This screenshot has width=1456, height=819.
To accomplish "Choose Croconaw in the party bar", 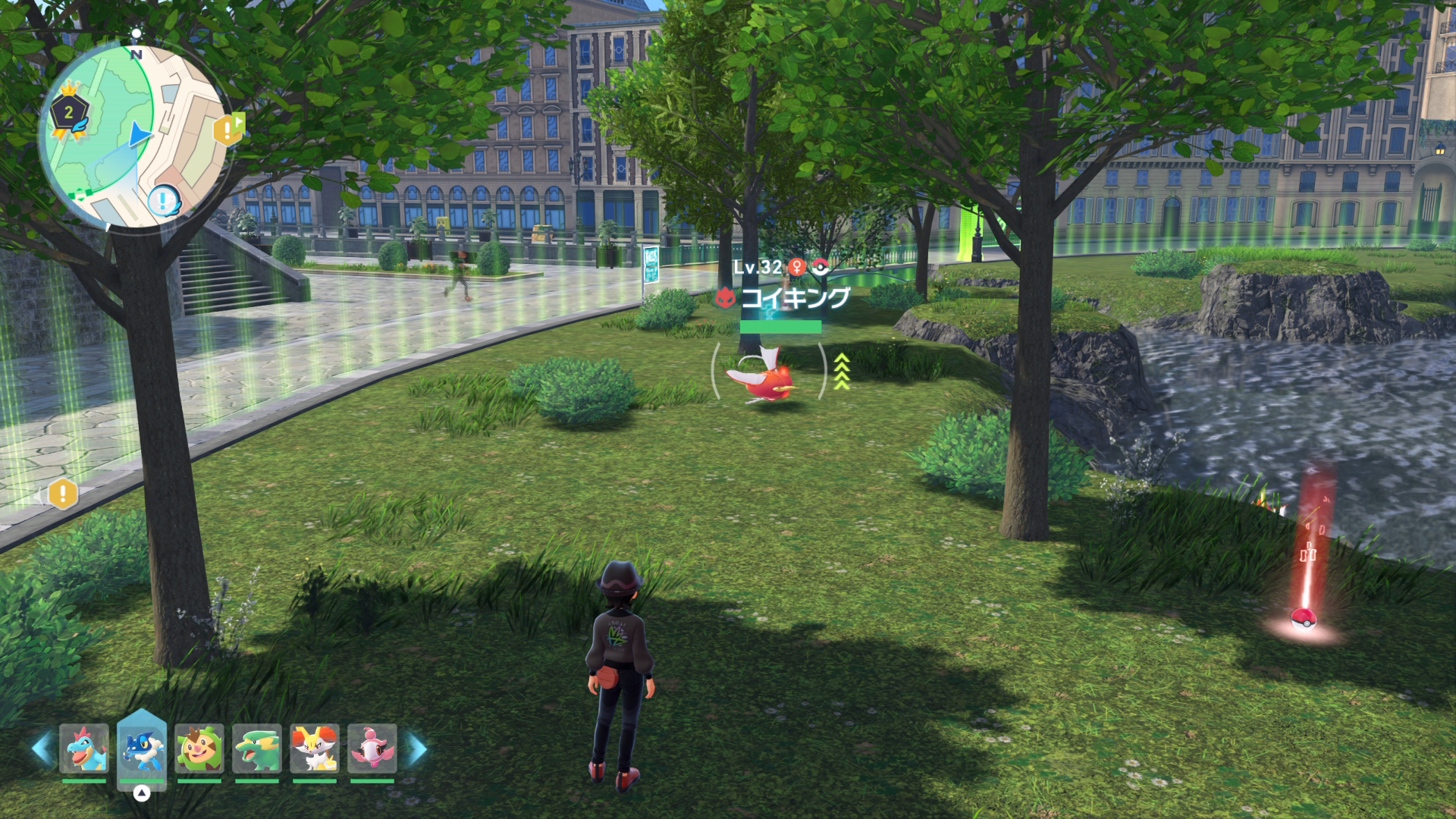I will tap(83, 748).
